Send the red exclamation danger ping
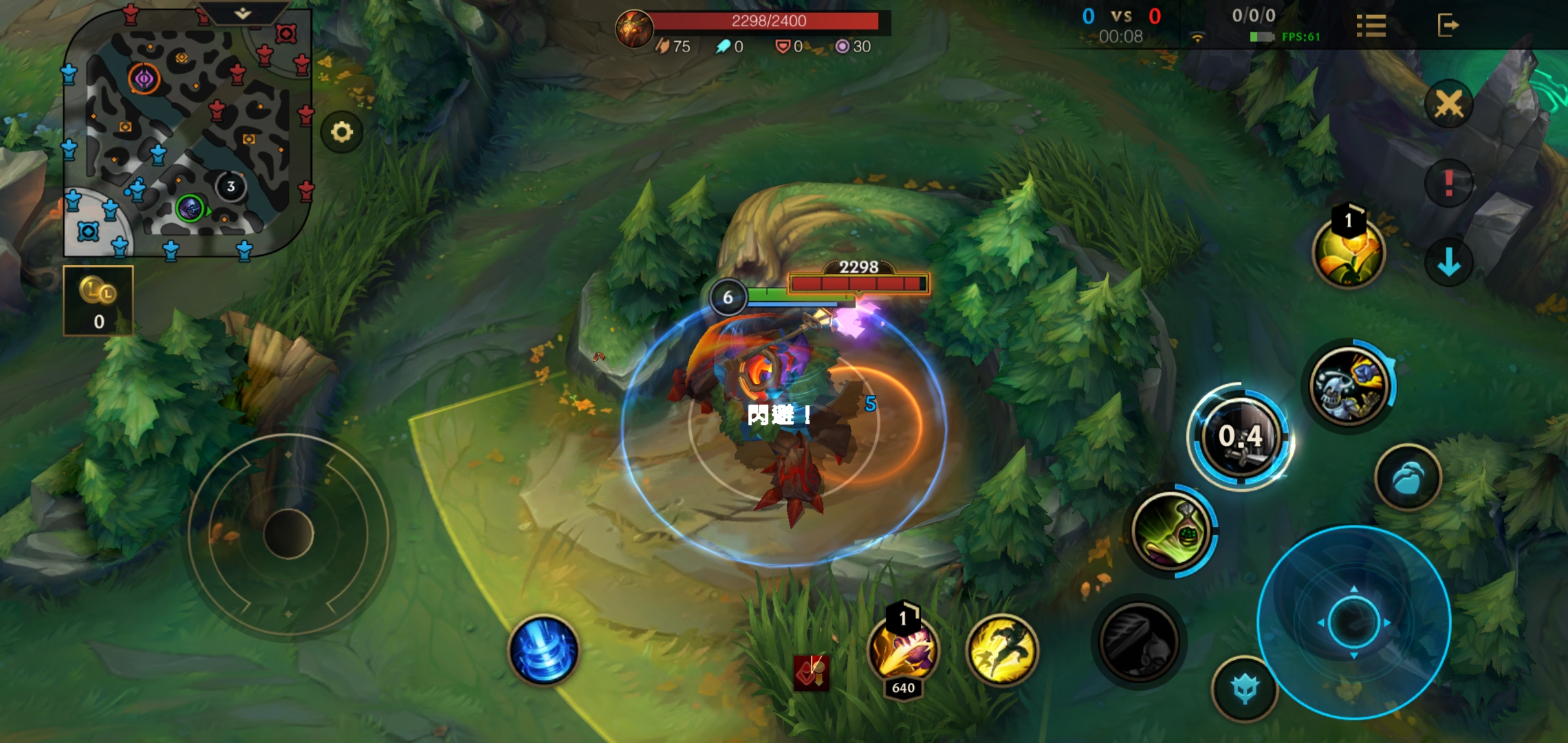1568x743 pixels. pos(1448,183)
